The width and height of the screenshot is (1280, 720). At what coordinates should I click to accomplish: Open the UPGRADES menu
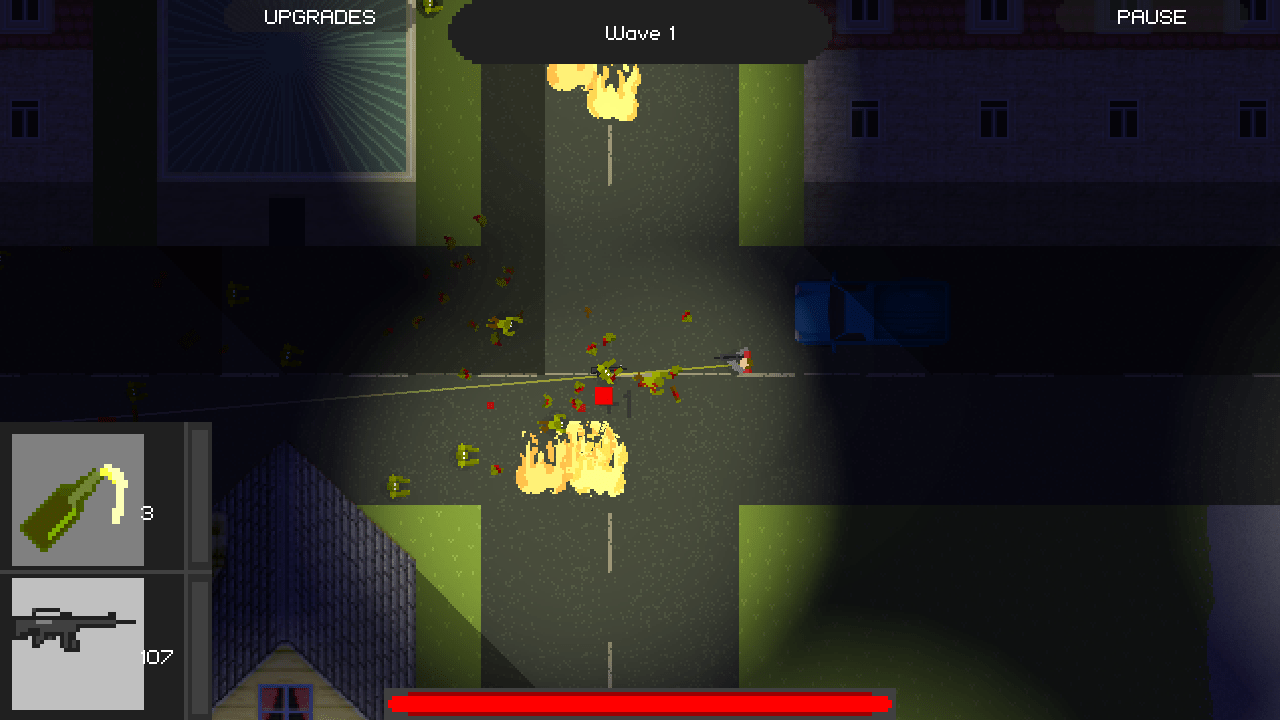coord(318,16)
